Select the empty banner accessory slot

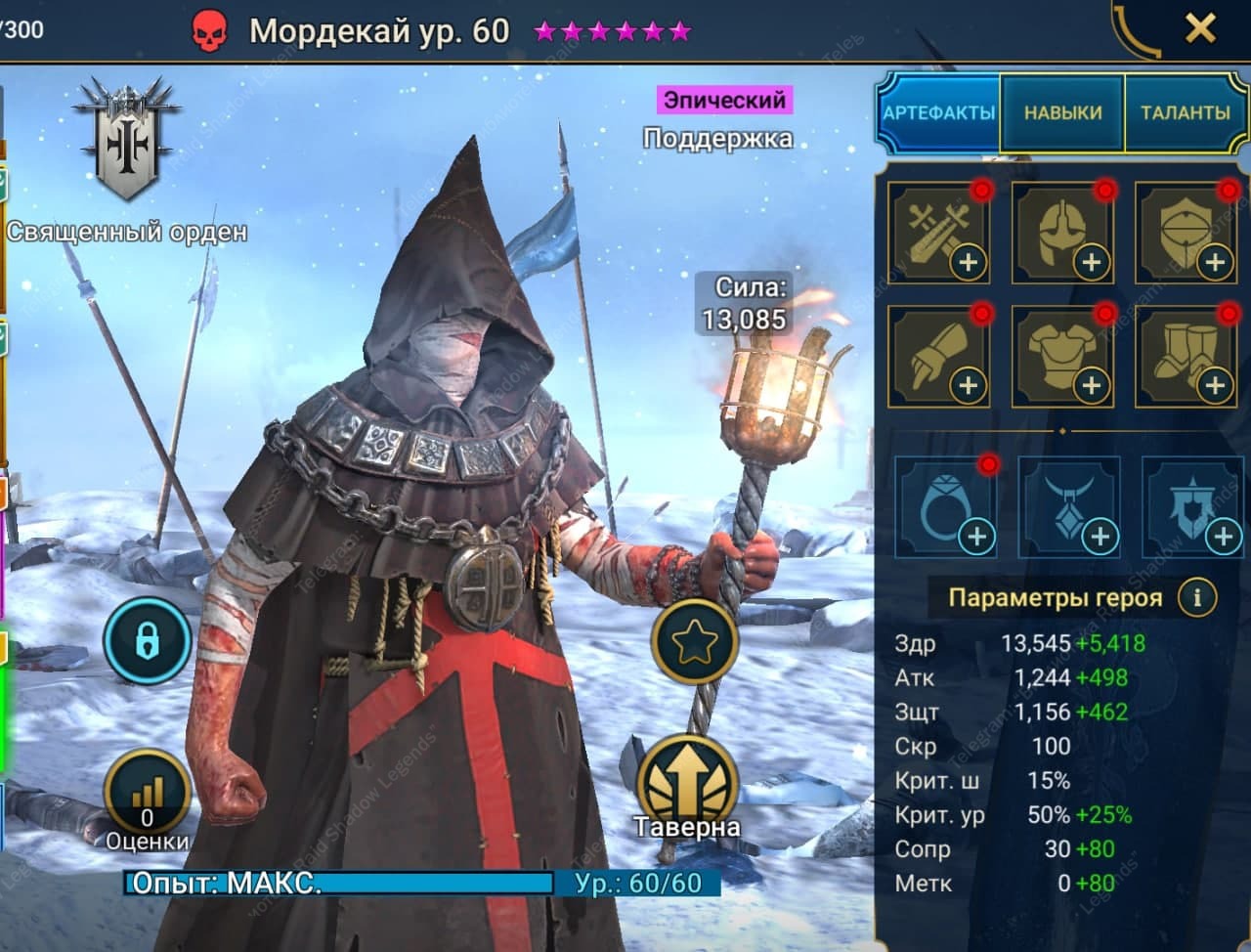(x=1191, y=506)
